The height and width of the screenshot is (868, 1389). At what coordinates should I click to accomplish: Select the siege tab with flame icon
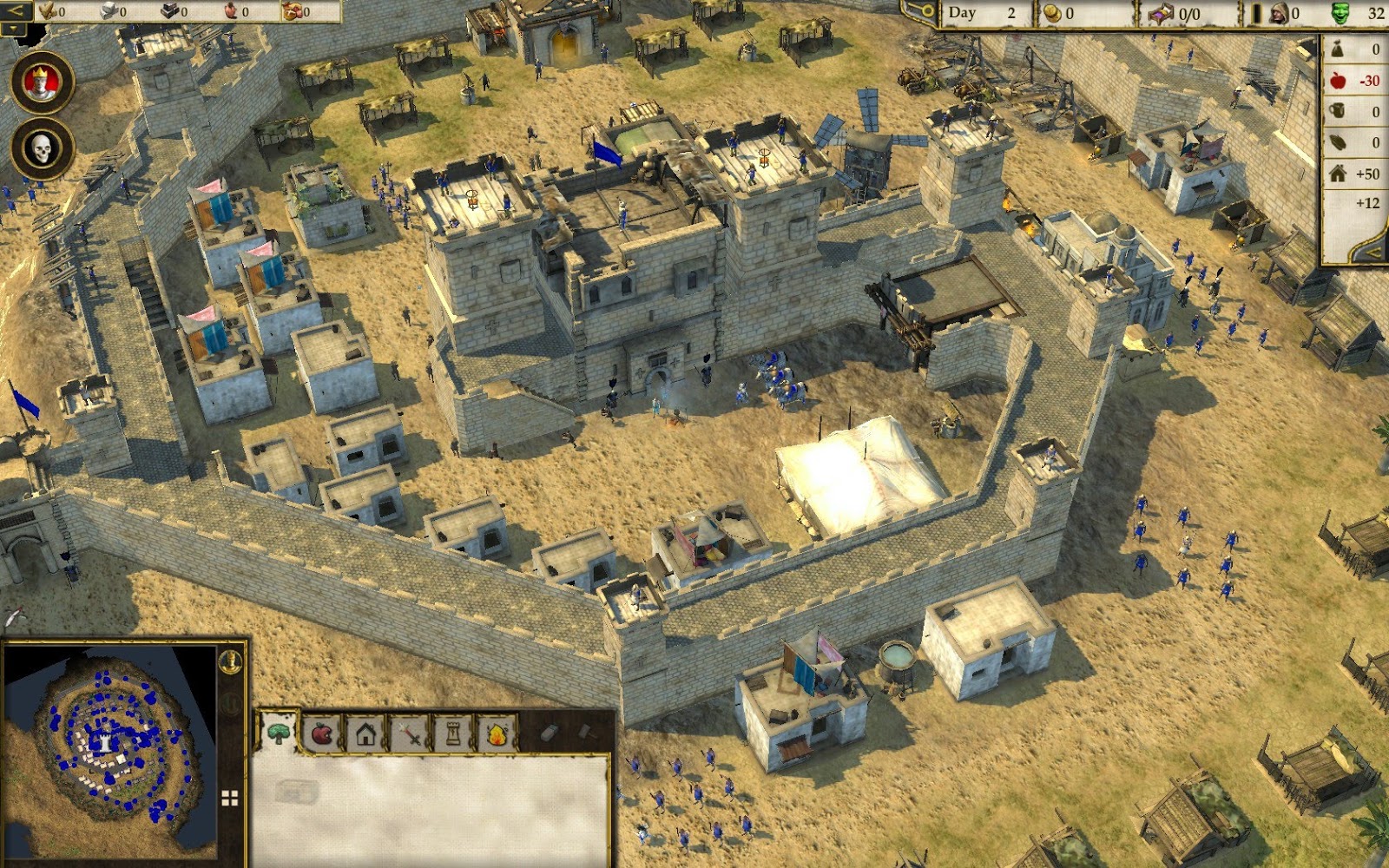pyautogui.click(x=497, y=733)
